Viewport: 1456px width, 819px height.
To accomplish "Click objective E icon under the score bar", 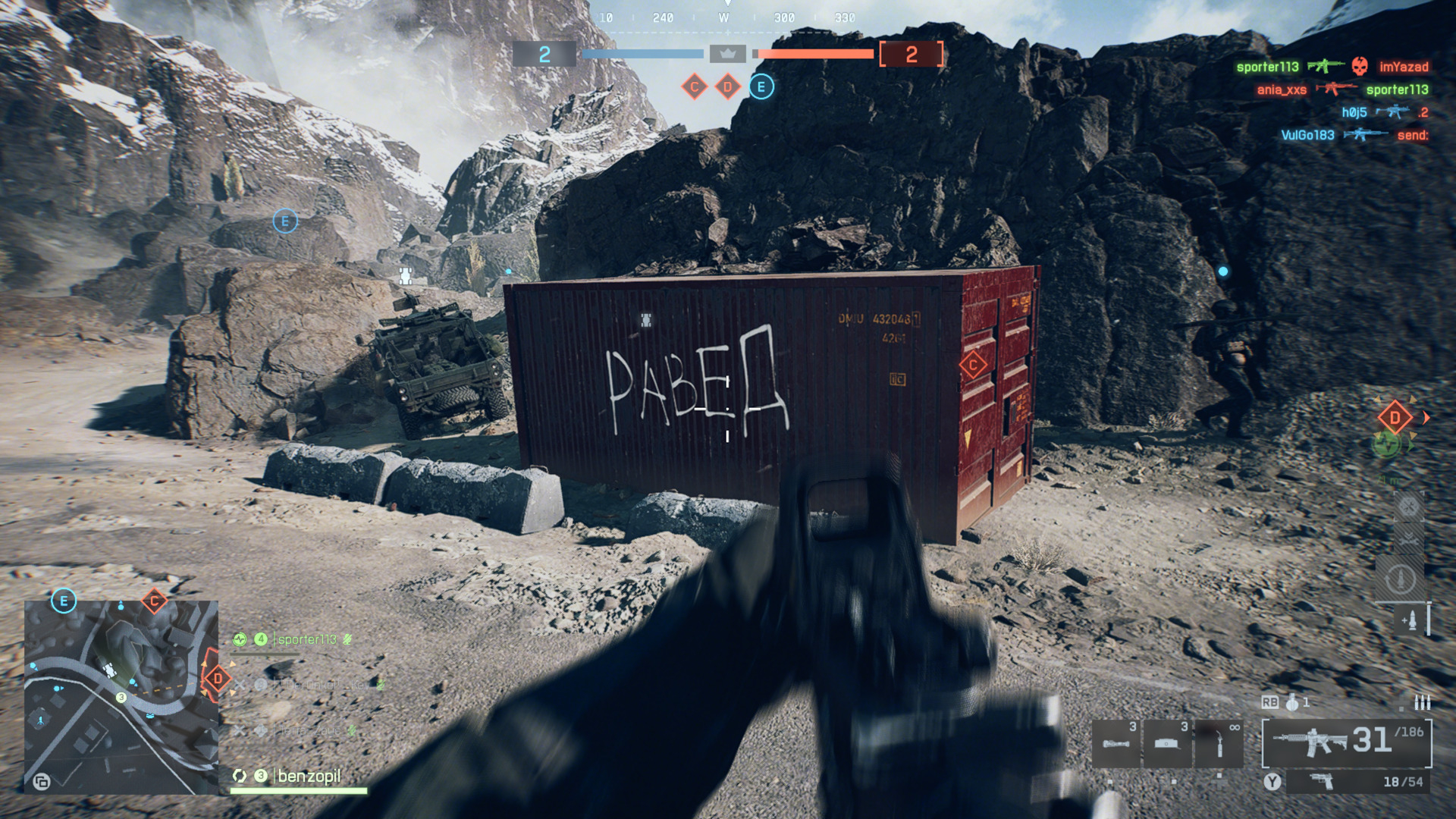I will pyautogui.click(x=761, y=86).
